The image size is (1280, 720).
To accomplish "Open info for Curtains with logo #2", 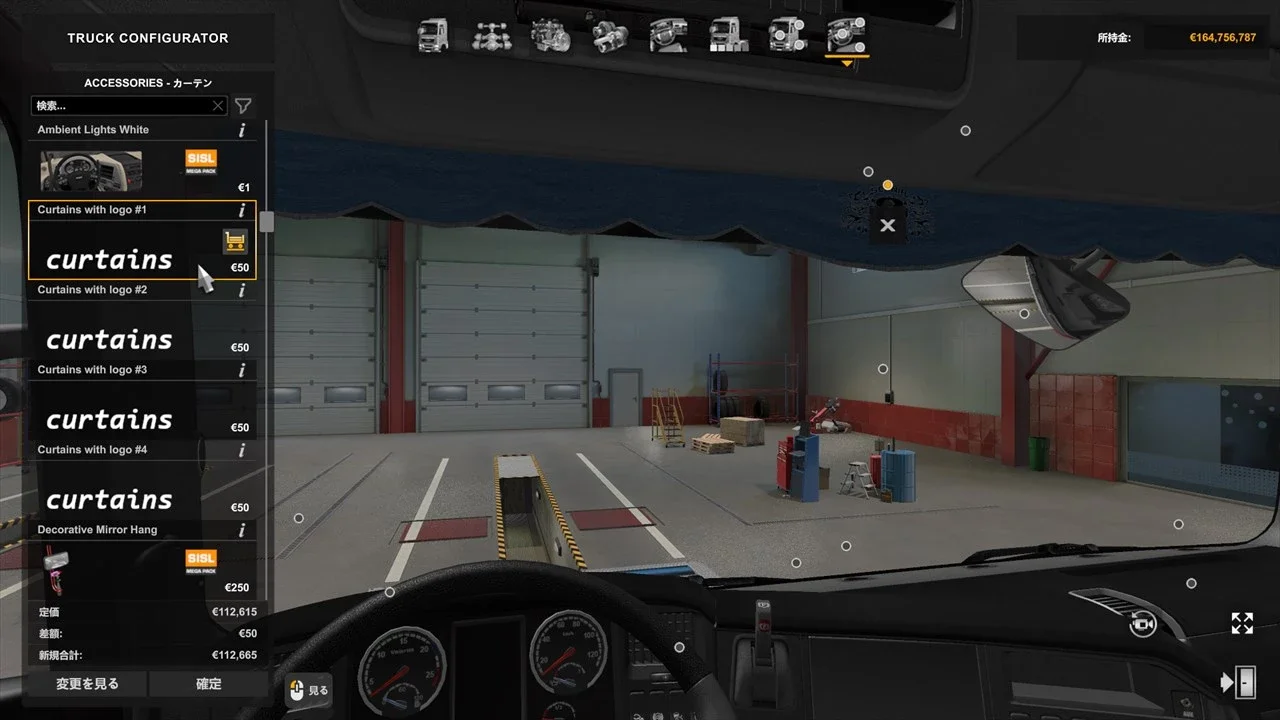I will (241, 290).
